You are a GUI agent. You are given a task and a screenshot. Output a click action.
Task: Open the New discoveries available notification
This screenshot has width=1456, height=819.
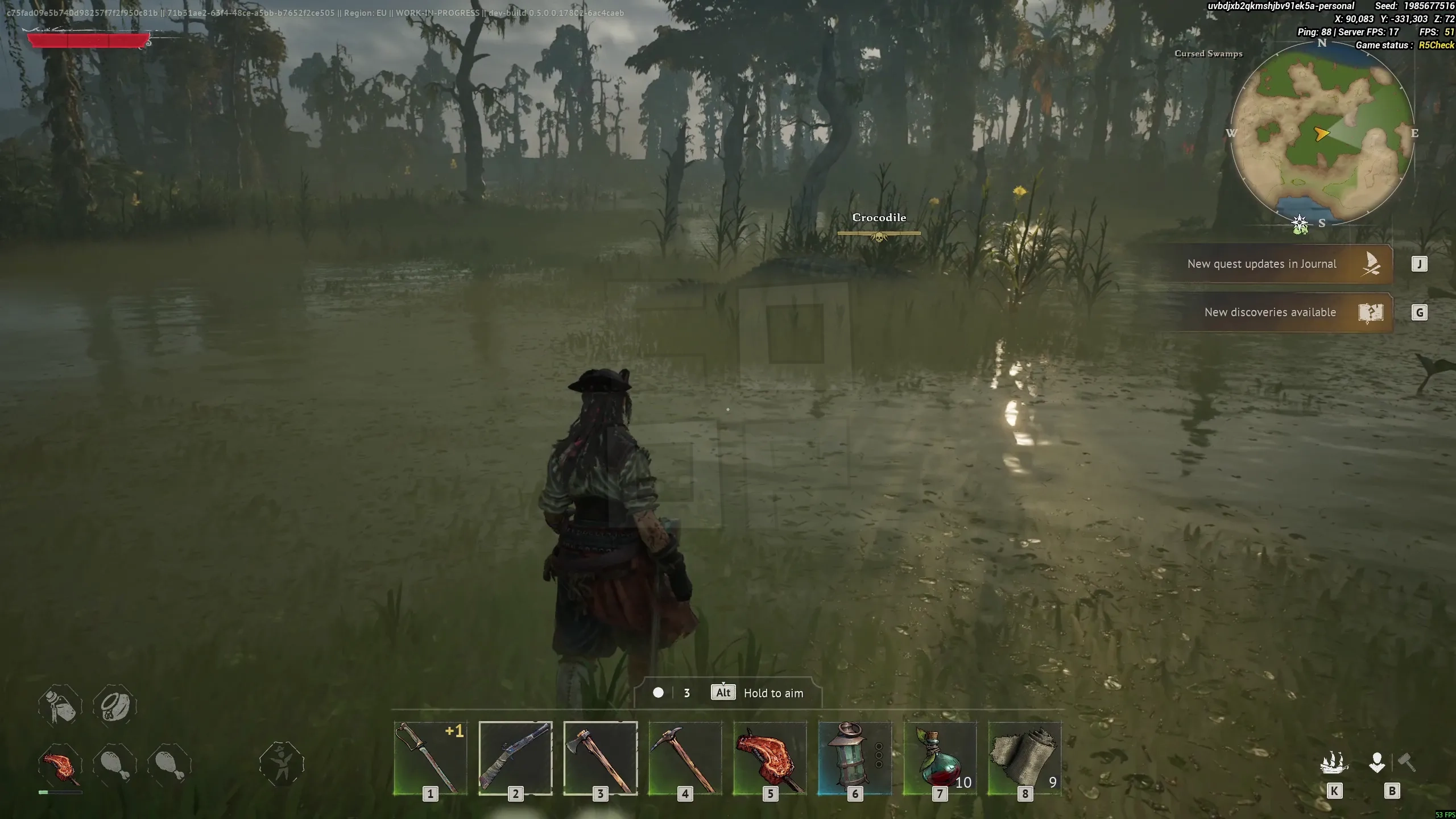1270,312
